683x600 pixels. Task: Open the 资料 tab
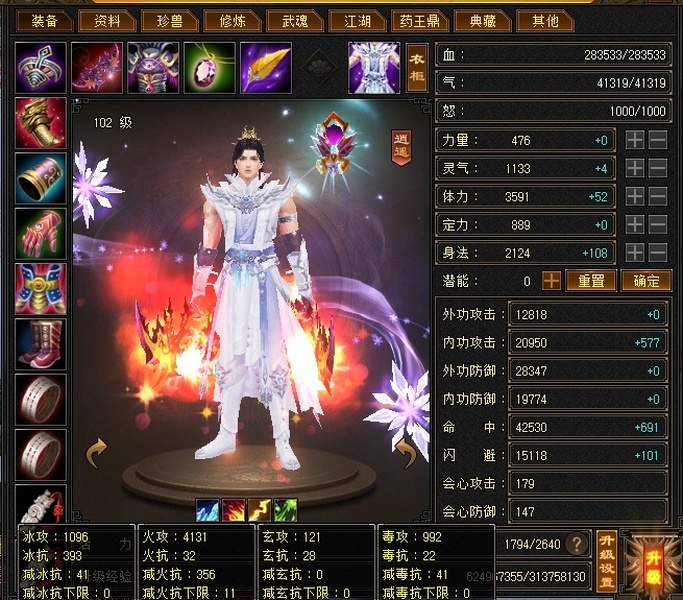click(107, 21)
